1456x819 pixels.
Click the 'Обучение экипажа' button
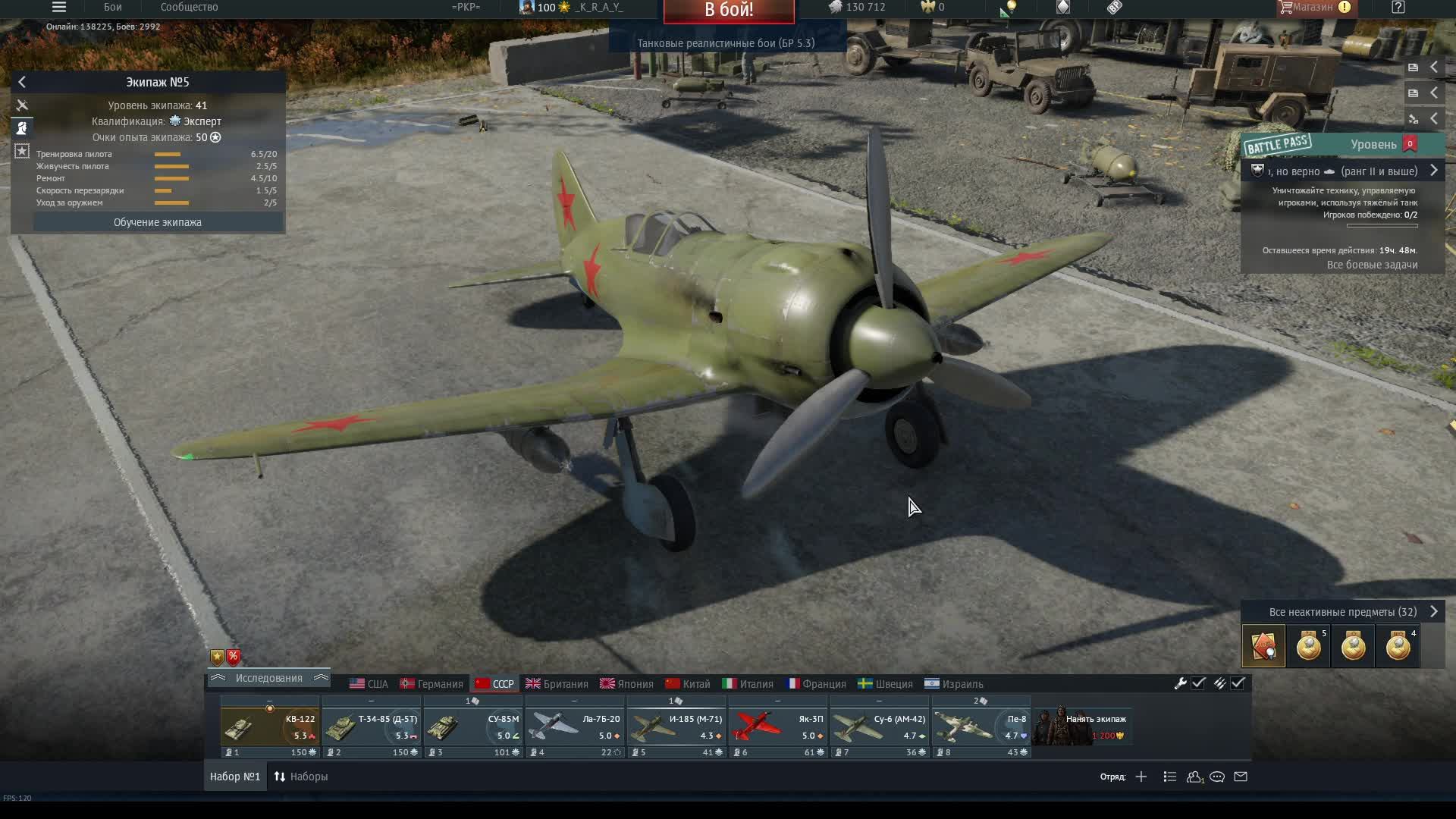157,222
